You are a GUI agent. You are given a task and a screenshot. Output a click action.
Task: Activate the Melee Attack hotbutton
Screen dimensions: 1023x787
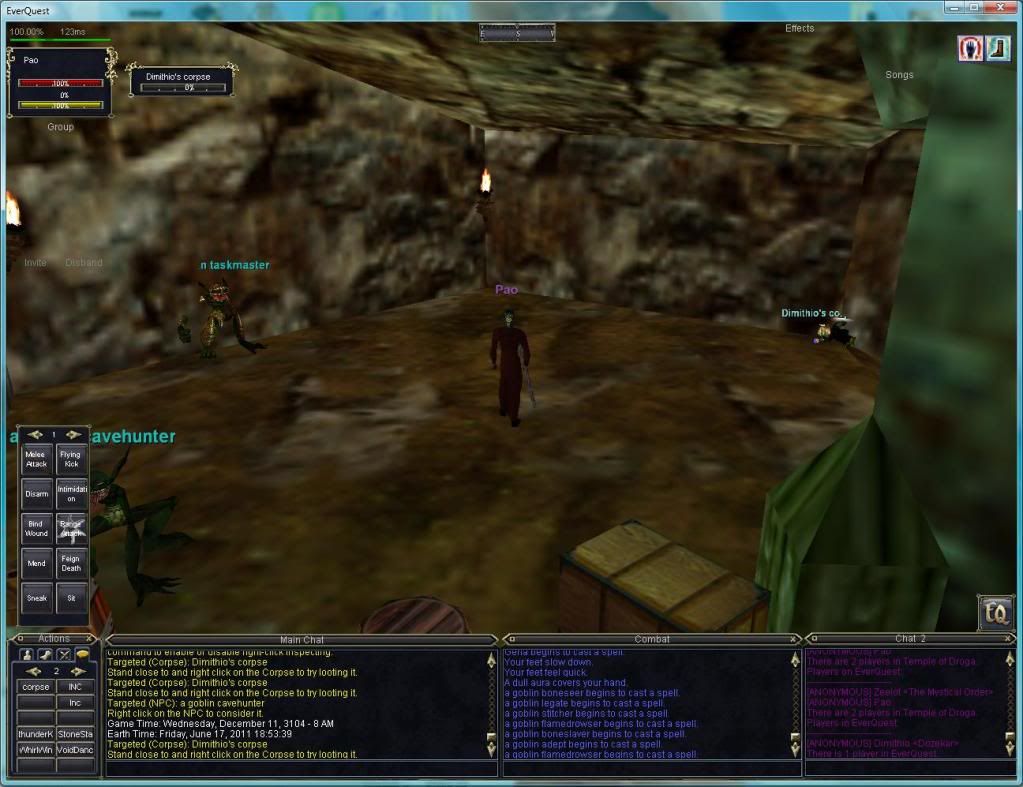coord(36,459)
